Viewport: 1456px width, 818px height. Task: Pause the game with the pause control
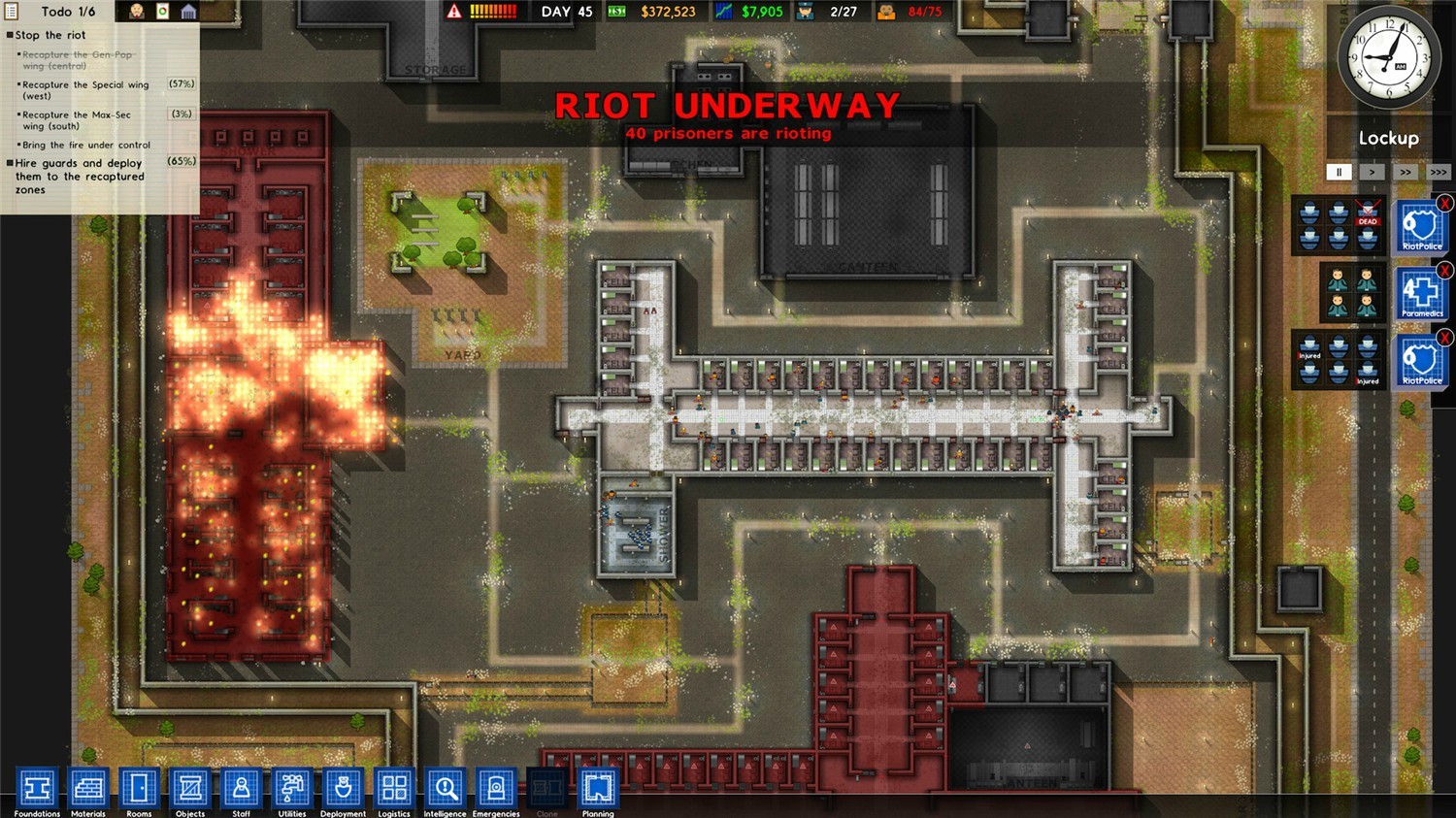tap(1340, 172)
